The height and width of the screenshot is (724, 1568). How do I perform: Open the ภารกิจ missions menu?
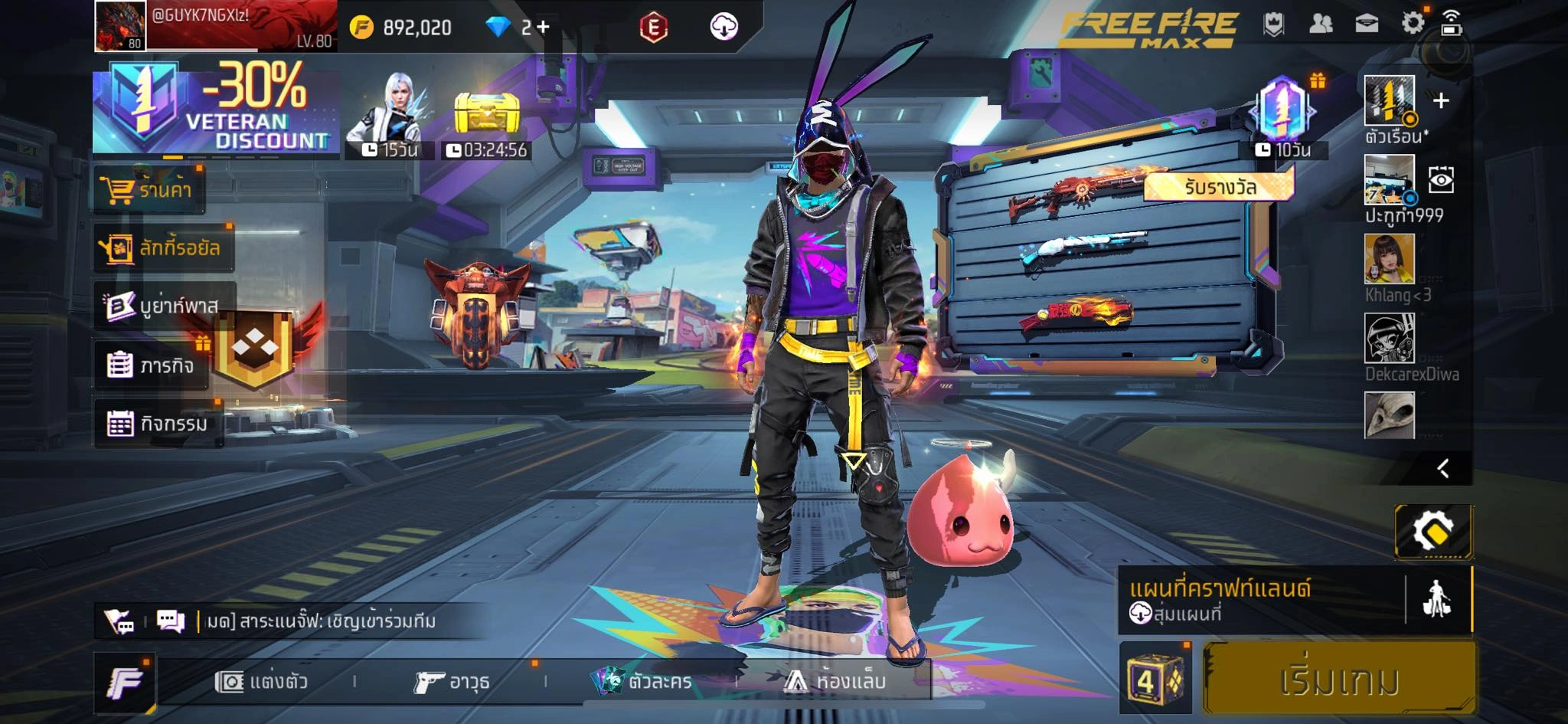151,365
